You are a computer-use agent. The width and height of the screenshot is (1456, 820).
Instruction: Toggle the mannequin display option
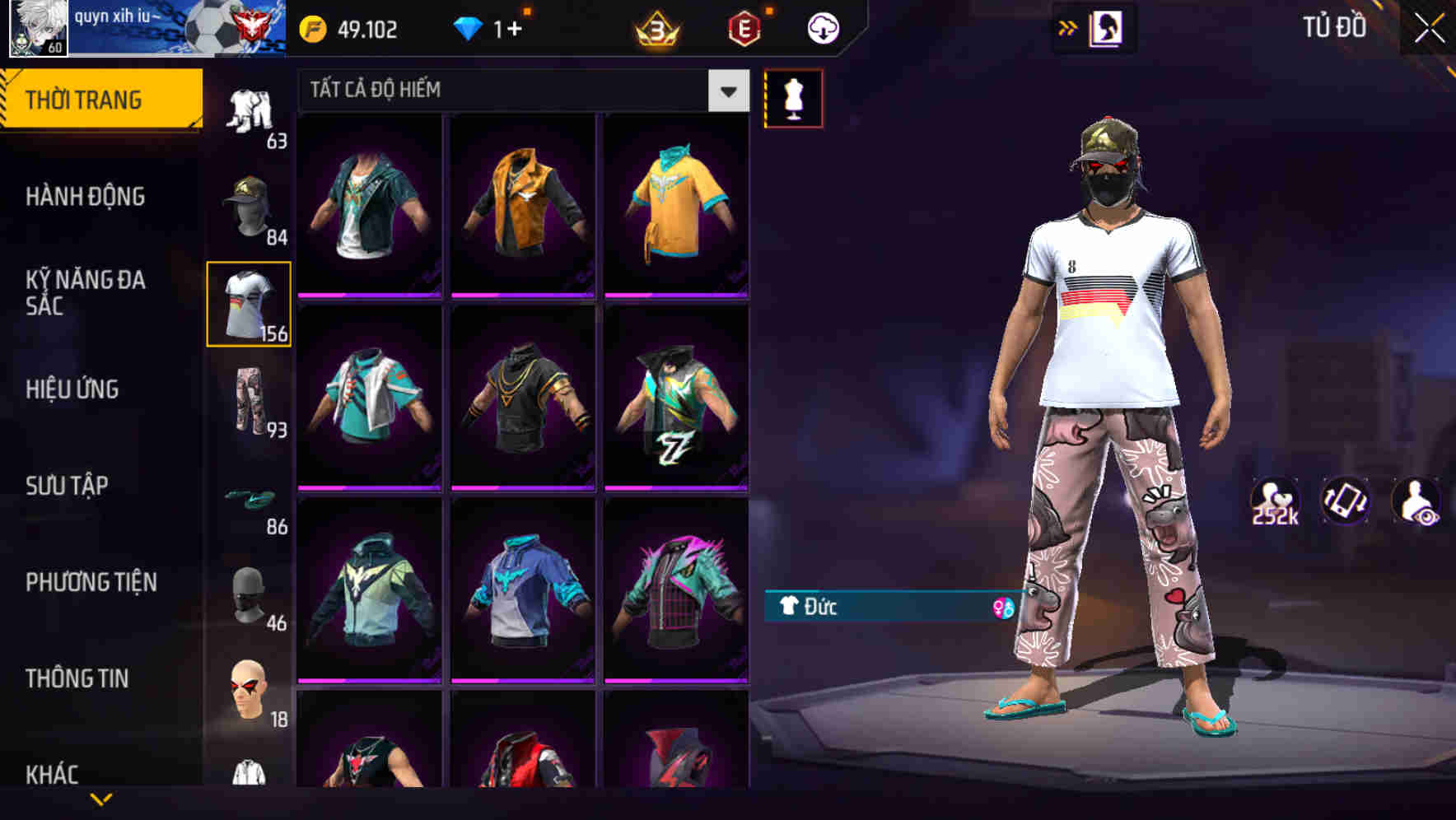click(x=793, y=98)
